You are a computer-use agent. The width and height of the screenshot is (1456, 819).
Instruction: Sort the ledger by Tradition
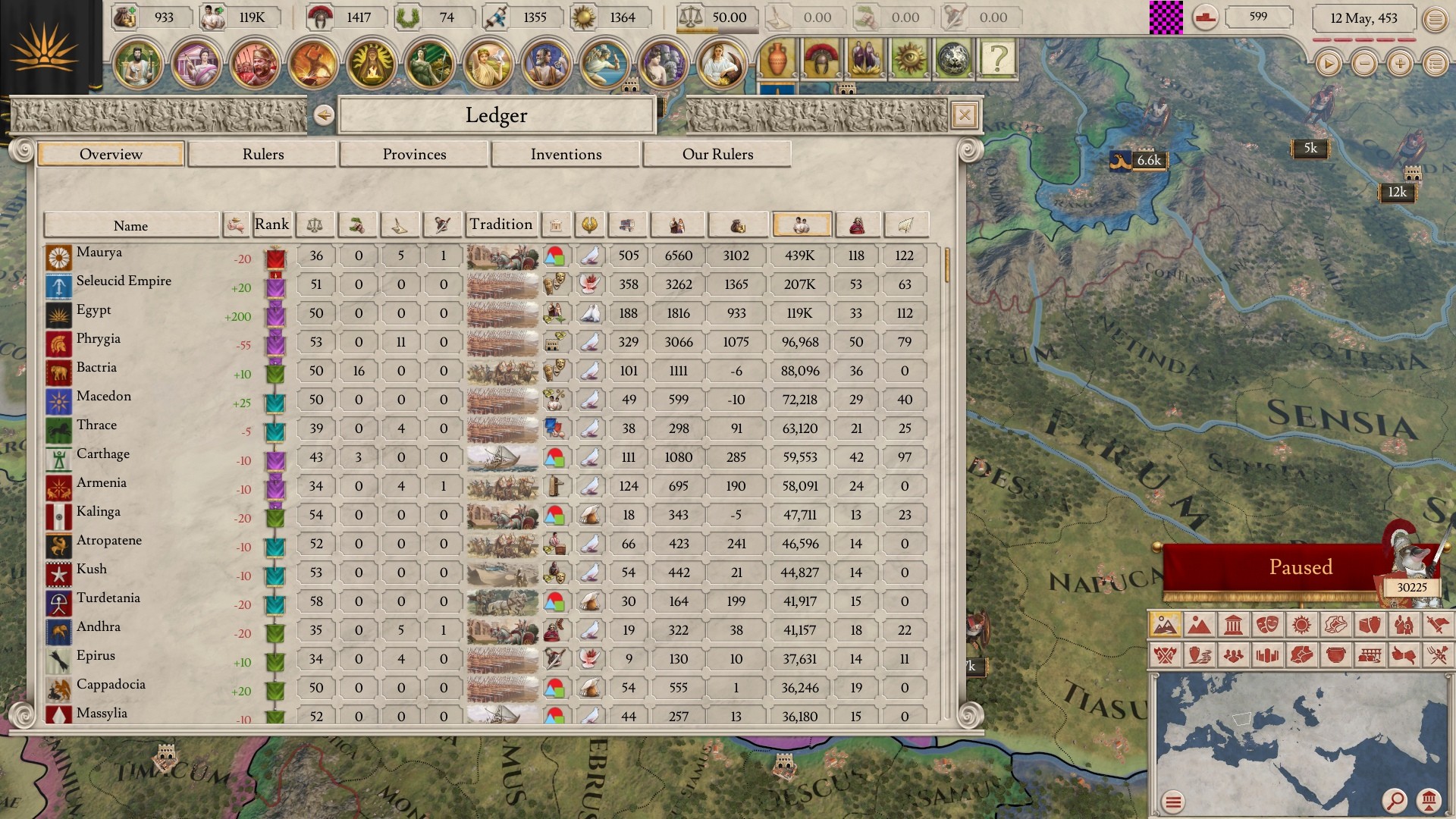pos(500,224)
